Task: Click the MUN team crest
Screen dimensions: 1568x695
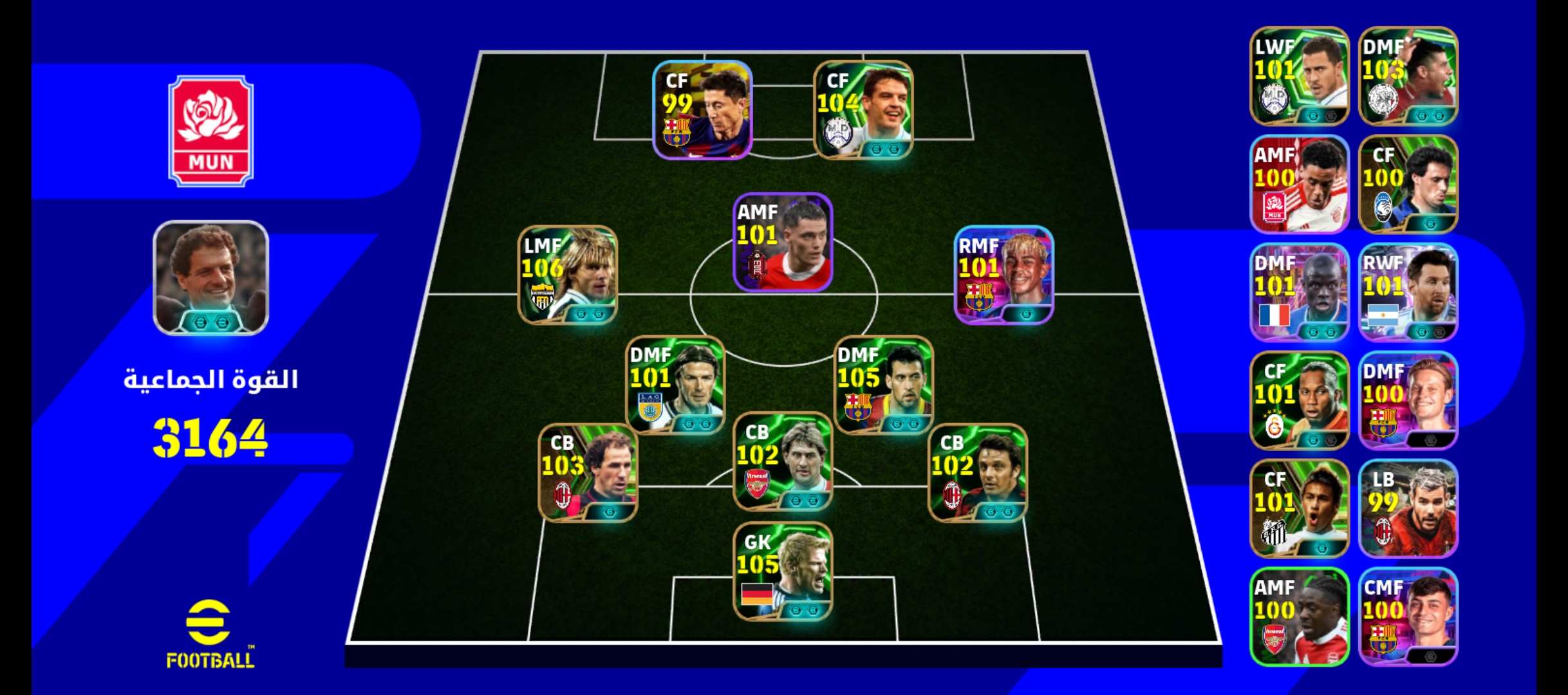Action: pos(210,131)
